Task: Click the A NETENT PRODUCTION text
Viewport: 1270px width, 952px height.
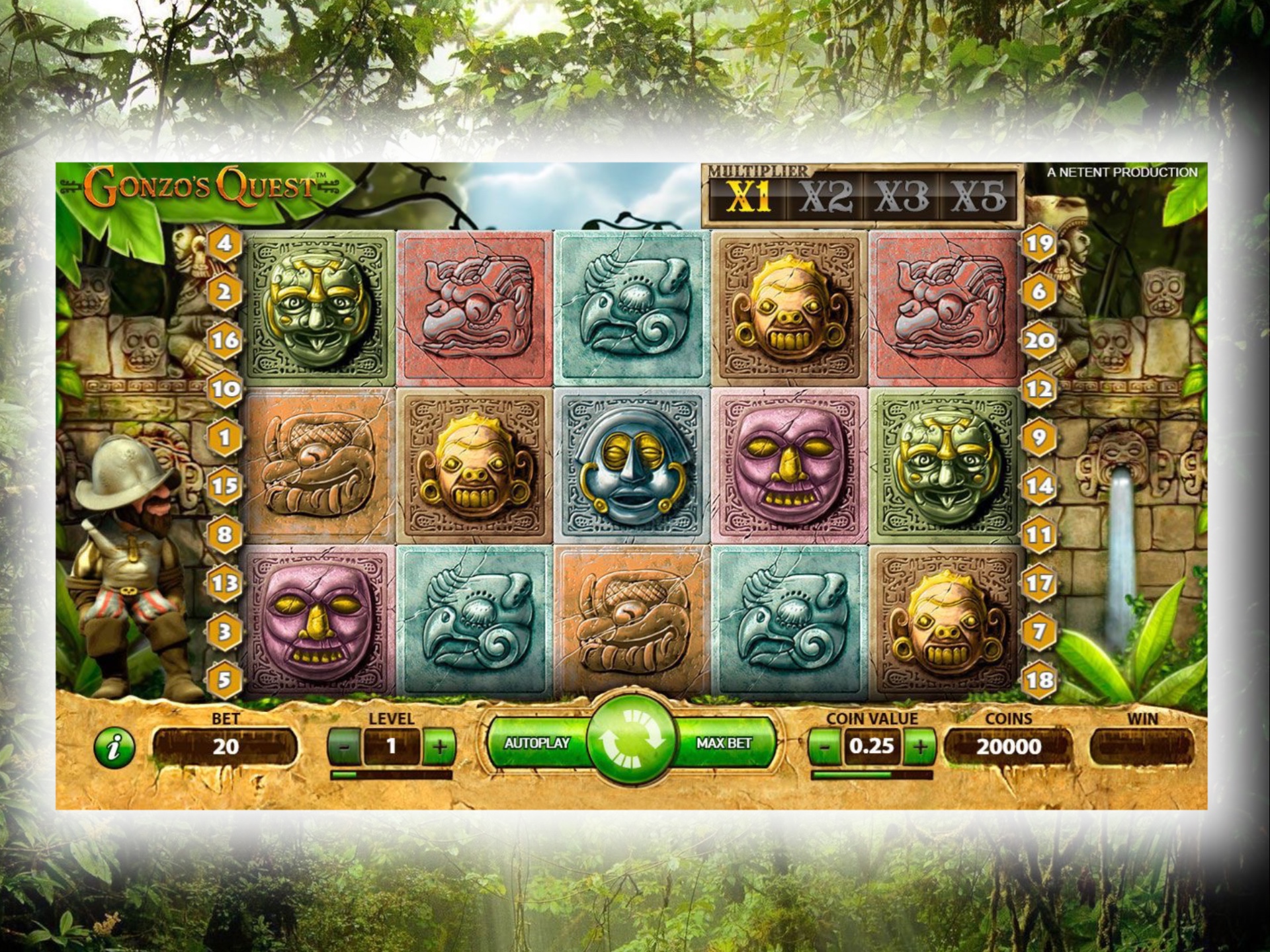Action: coord(1121,171)
